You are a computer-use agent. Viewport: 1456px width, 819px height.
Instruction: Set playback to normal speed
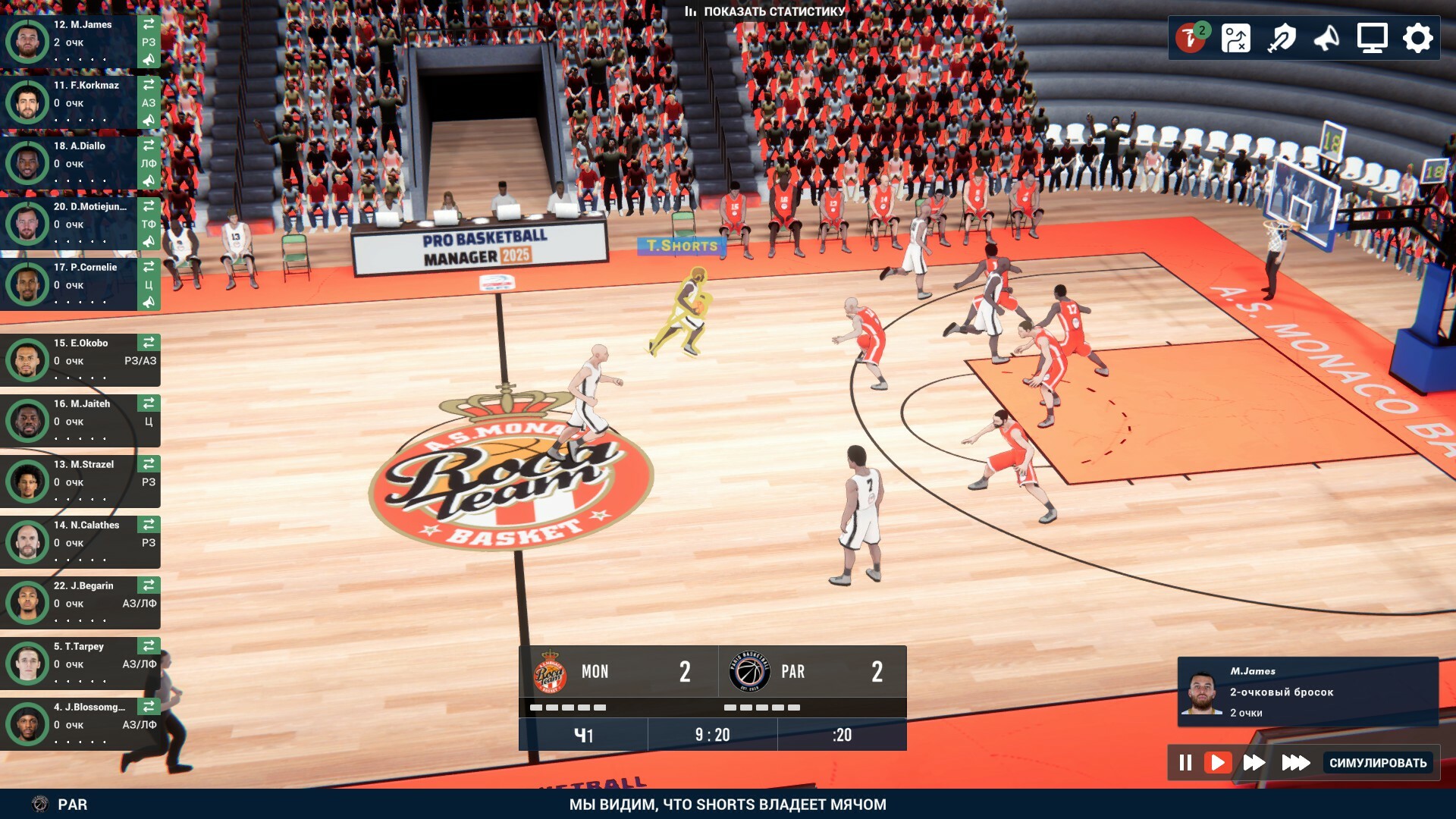1218,762
